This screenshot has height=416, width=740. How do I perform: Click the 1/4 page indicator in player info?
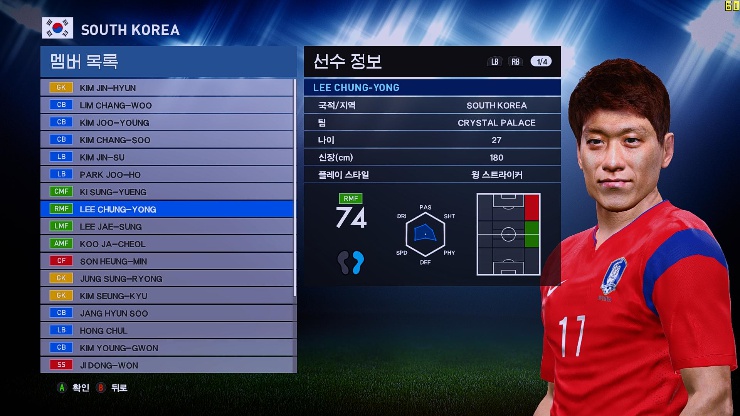(x=540, y=62)
